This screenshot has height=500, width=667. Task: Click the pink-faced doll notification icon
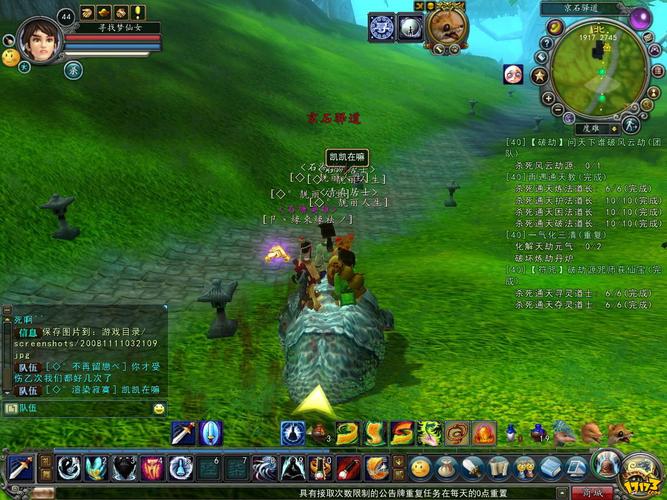[512, 73]
